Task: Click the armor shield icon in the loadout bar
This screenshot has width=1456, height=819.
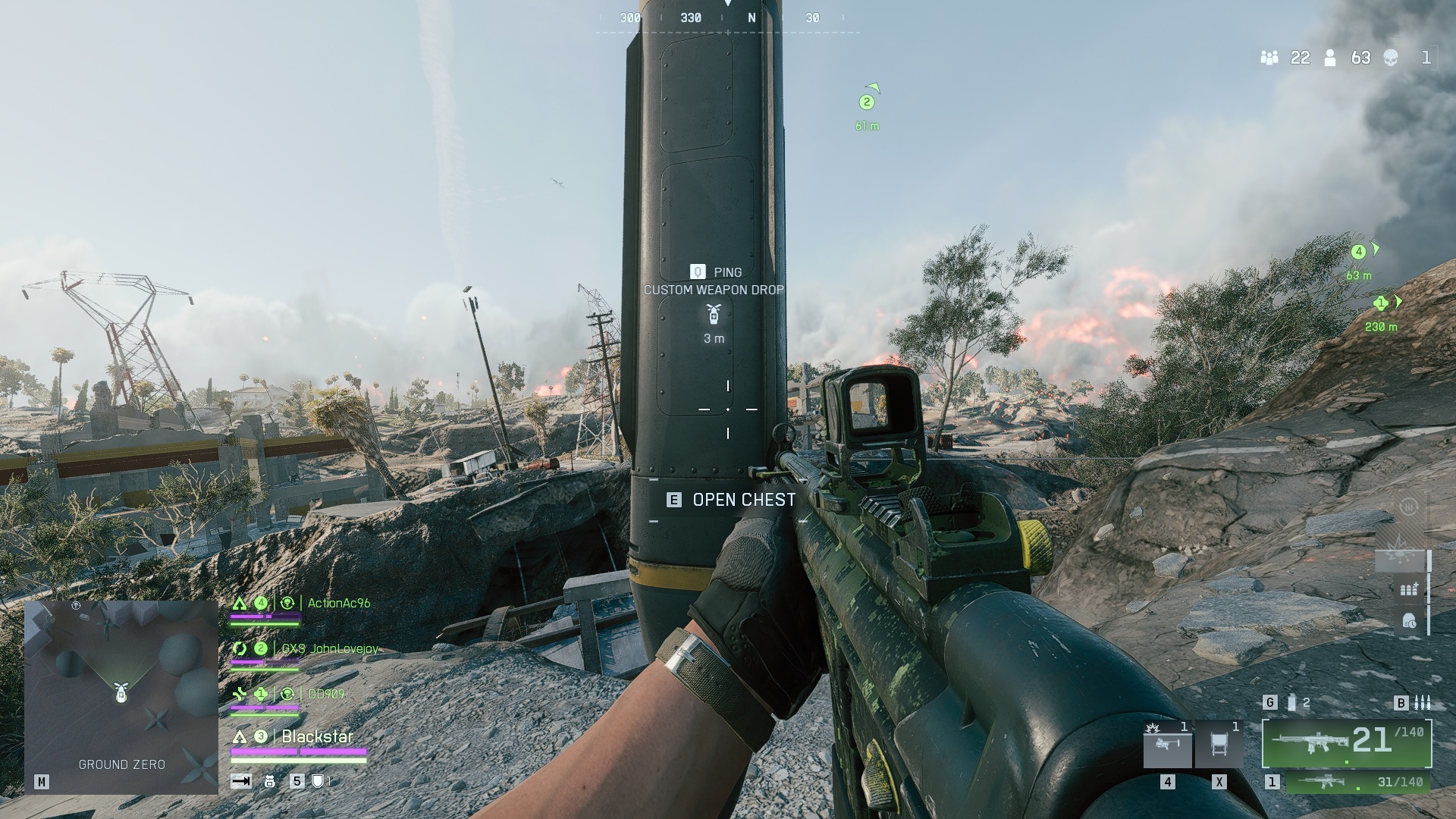Action: click(318, 782)
